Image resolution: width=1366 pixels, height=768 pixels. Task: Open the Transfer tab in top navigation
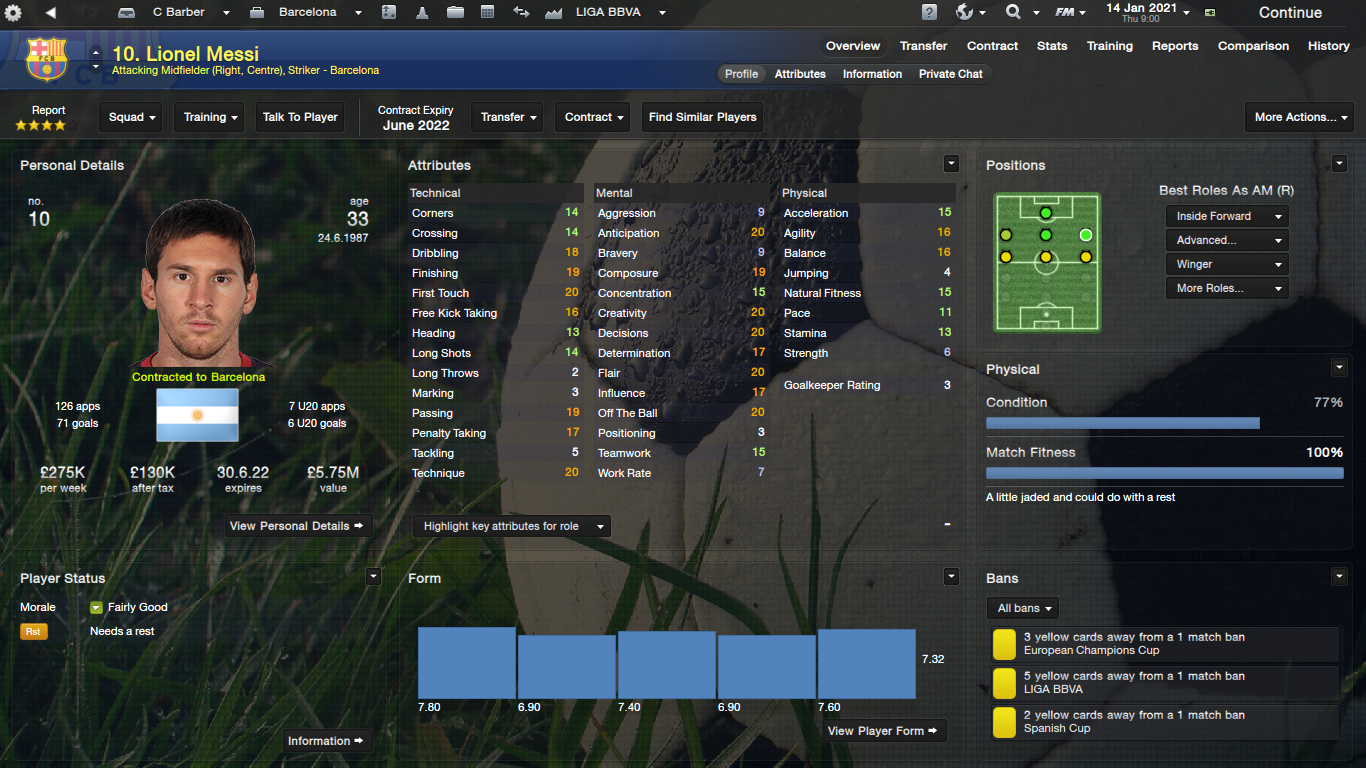[x=923, y=46]
